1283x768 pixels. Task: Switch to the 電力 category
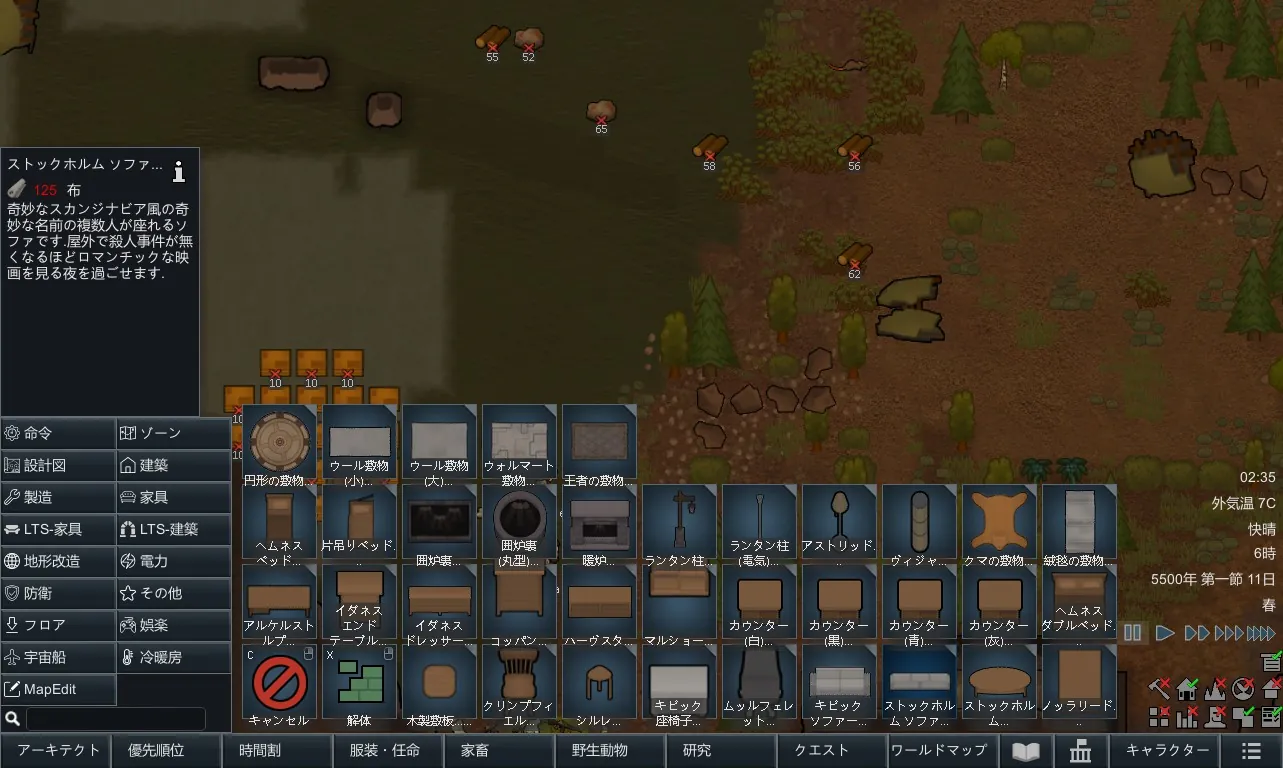point(173,561)
